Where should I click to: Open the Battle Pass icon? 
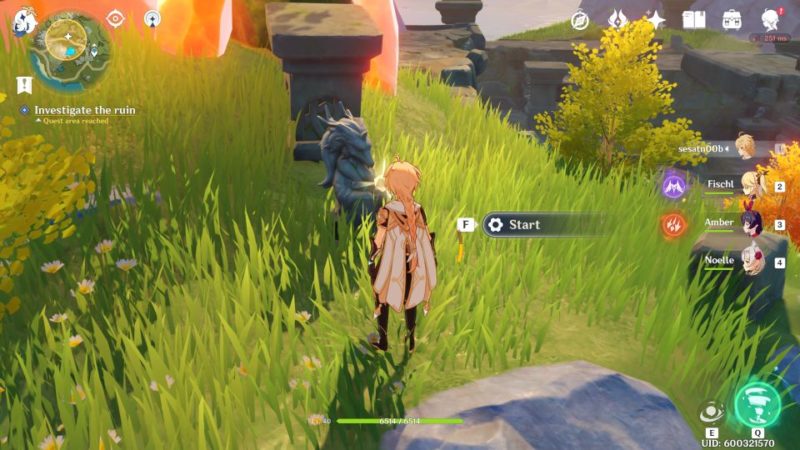click(x=618, y=19)
